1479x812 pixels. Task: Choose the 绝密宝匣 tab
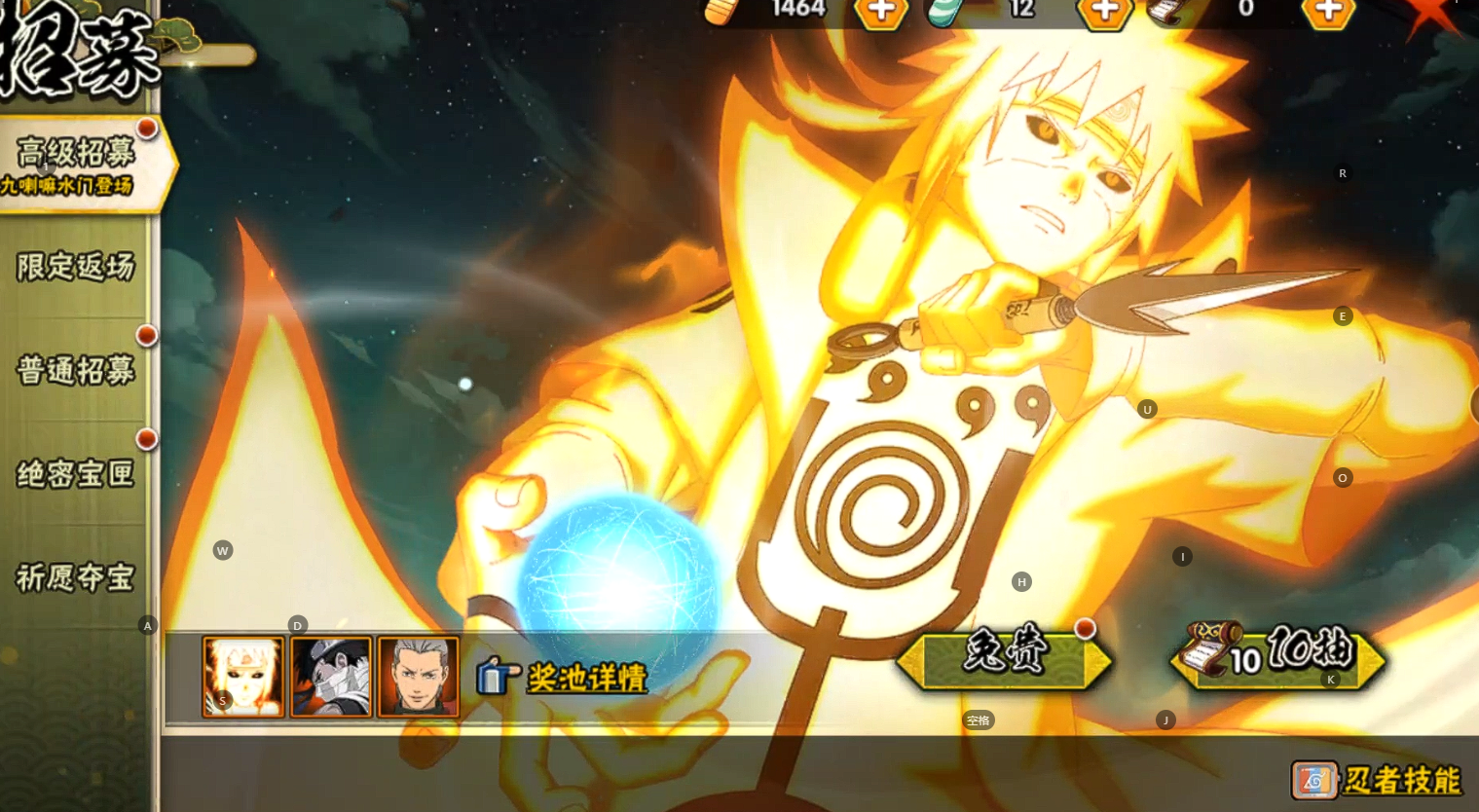coord(76,474)
